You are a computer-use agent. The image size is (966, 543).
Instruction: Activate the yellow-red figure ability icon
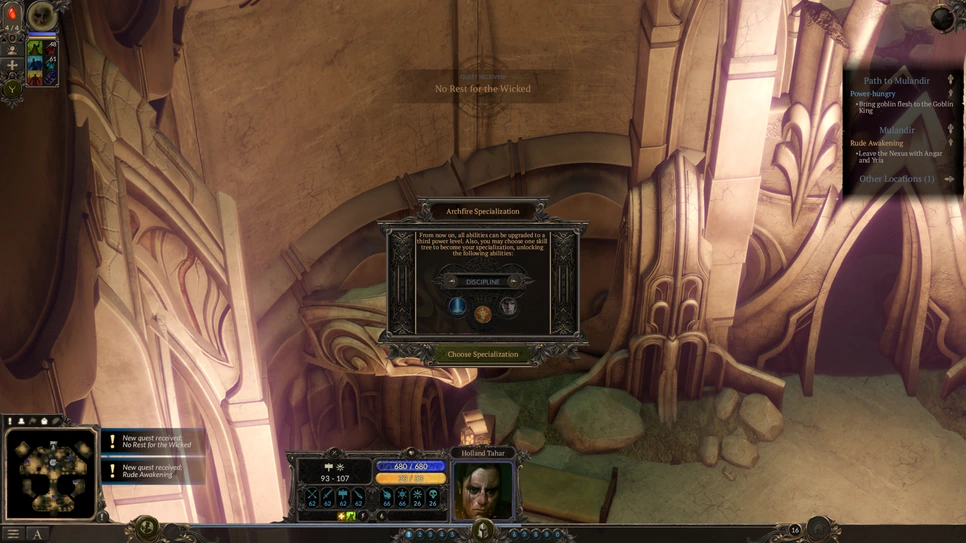coord(35,78)
